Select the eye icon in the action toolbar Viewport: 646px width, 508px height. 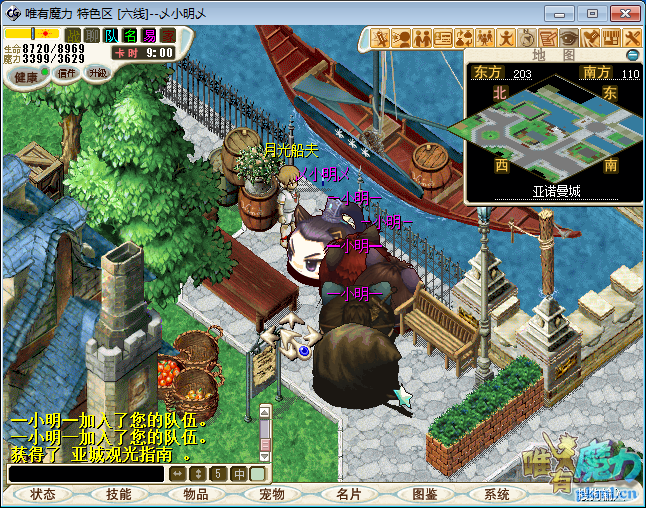click(x=569, y=38)
